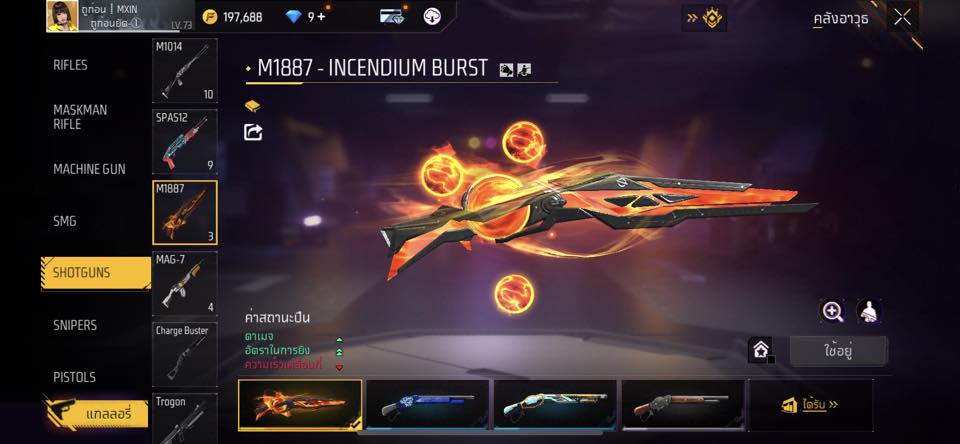Pick the SPAS12 shotgun entry

(185, 141)
